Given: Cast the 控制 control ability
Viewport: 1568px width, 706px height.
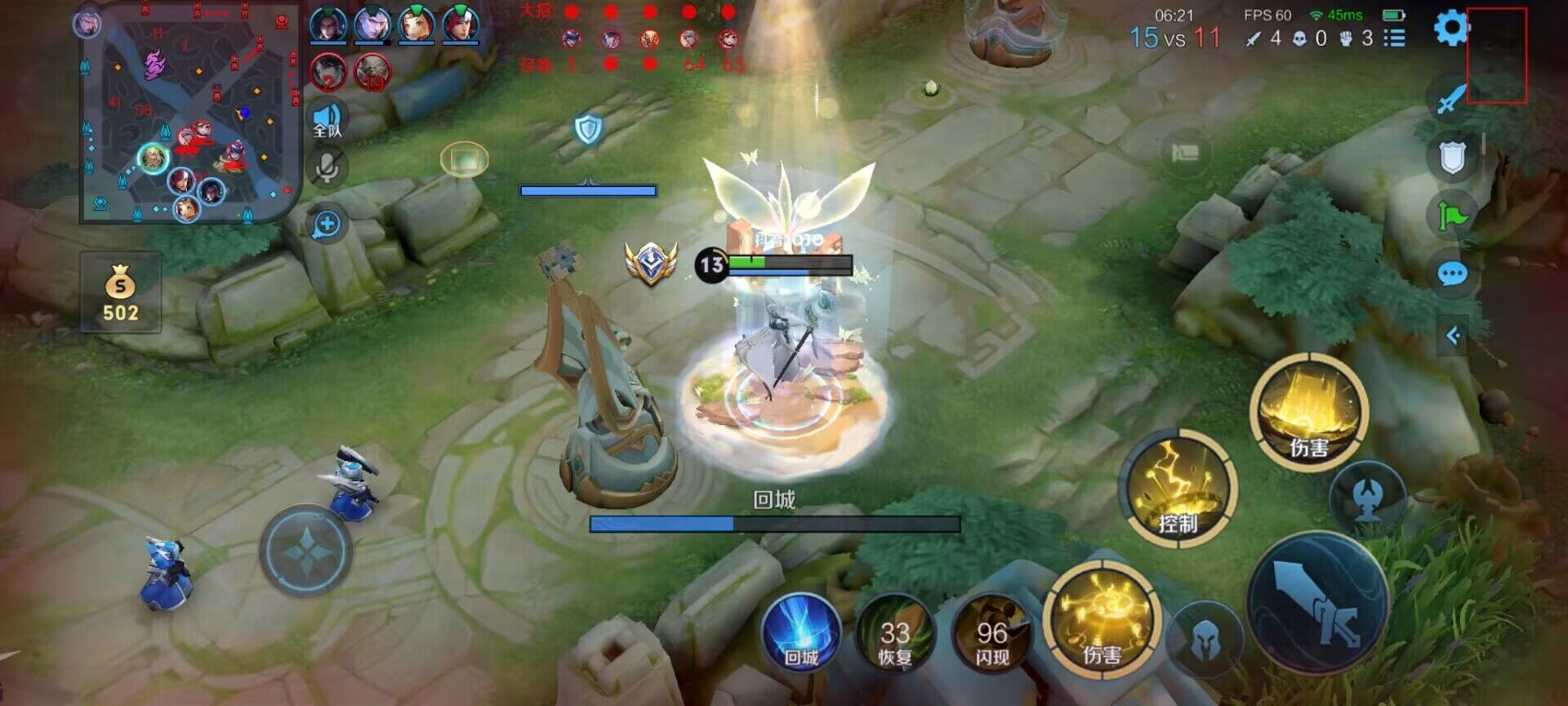Looking at the screenshot, I should (x=1177, y=488).
